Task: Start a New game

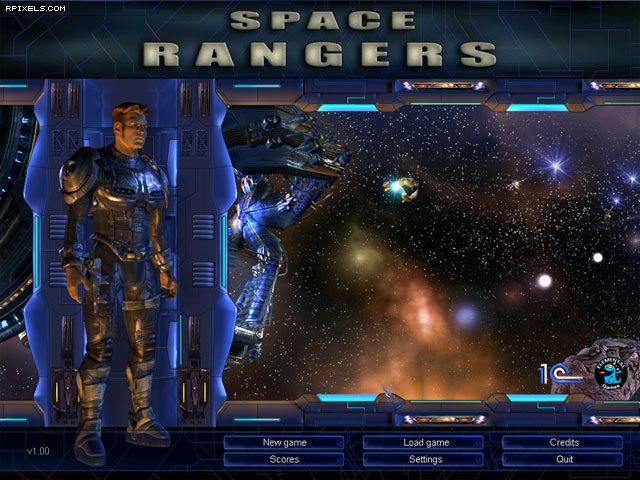Action: point(284,442)
